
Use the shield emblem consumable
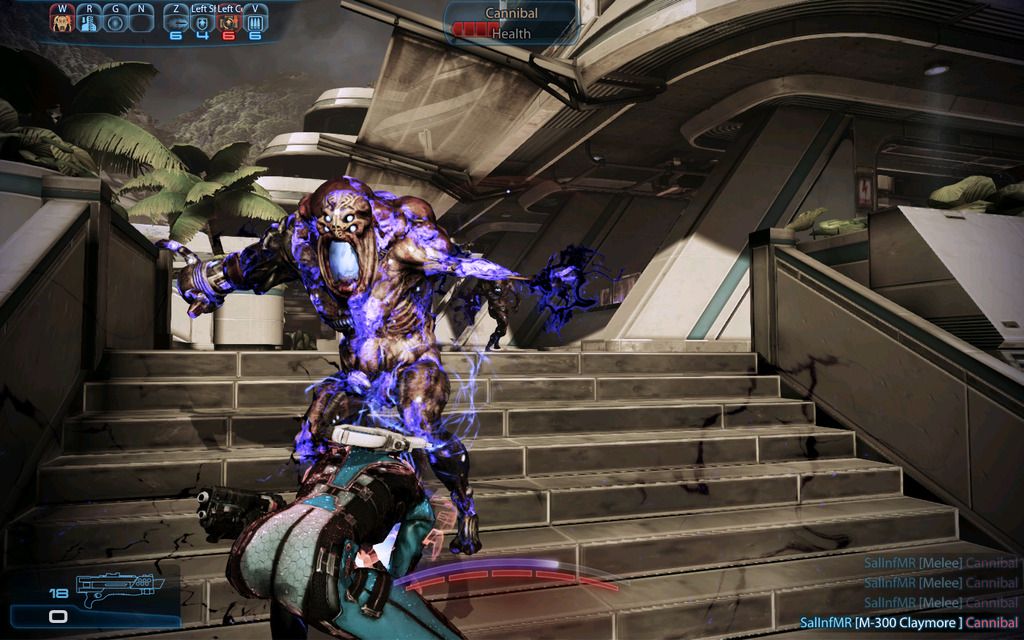click(x=202, y=21)
